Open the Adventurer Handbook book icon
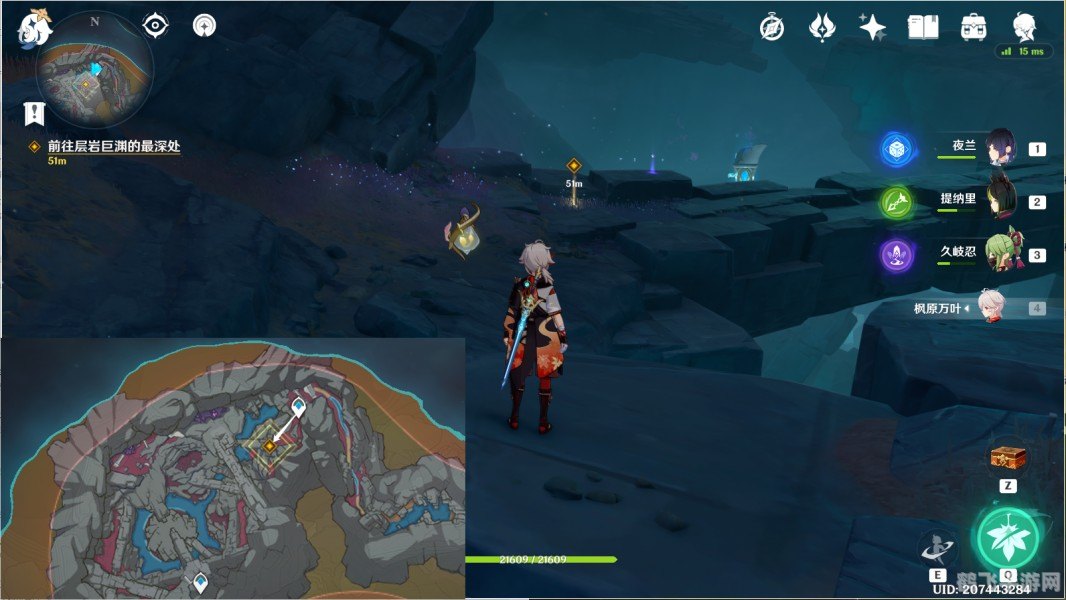The height and width of the screenshot is (600, 1066). (x=923, y=27)
